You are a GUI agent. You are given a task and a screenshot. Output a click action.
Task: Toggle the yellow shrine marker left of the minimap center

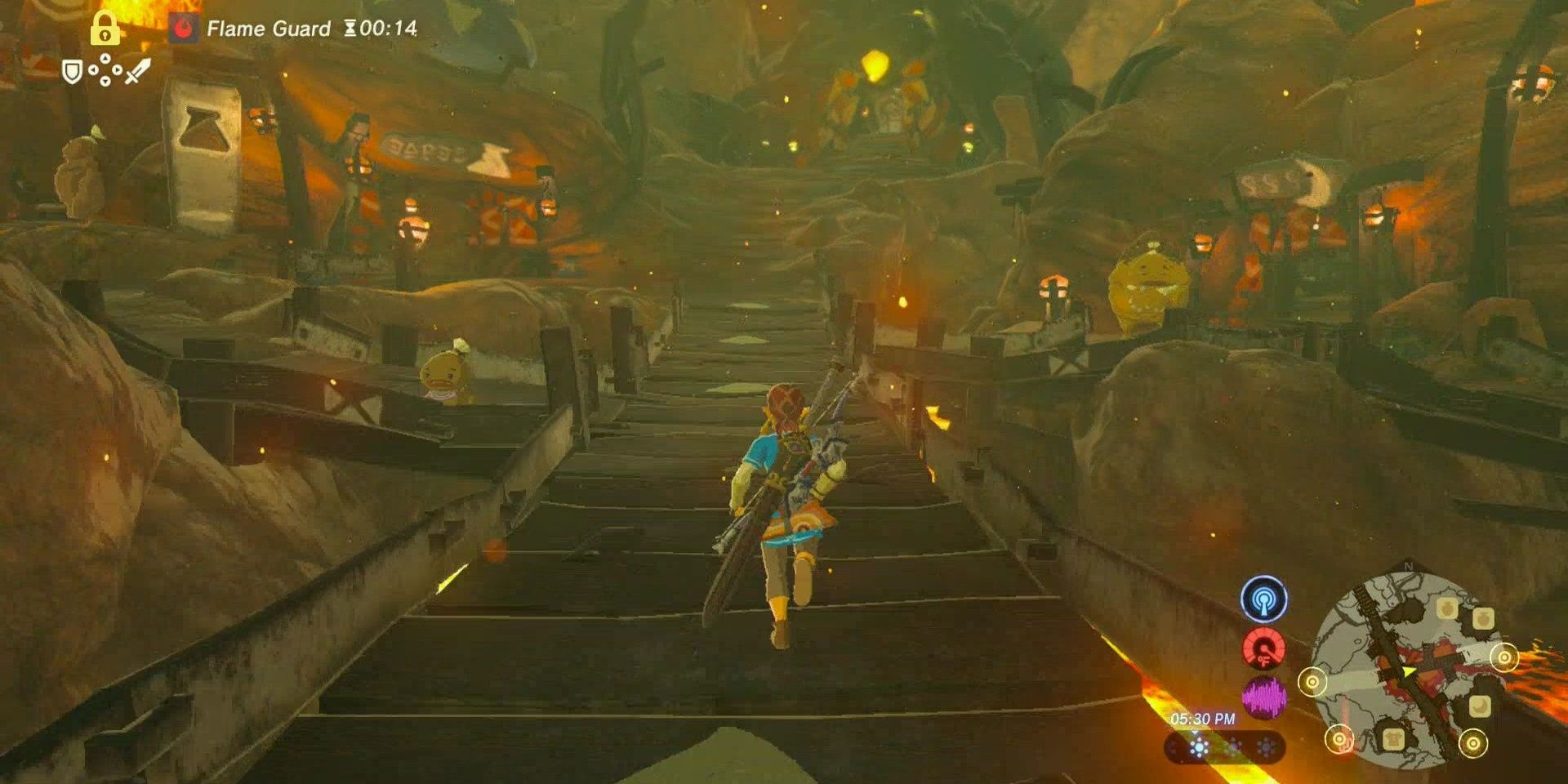1314,683
